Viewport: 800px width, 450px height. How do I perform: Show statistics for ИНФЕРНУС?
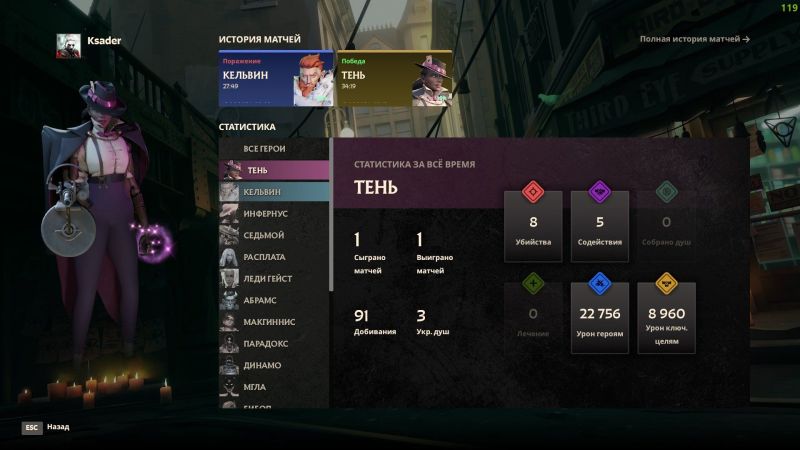tap(274, 213)
